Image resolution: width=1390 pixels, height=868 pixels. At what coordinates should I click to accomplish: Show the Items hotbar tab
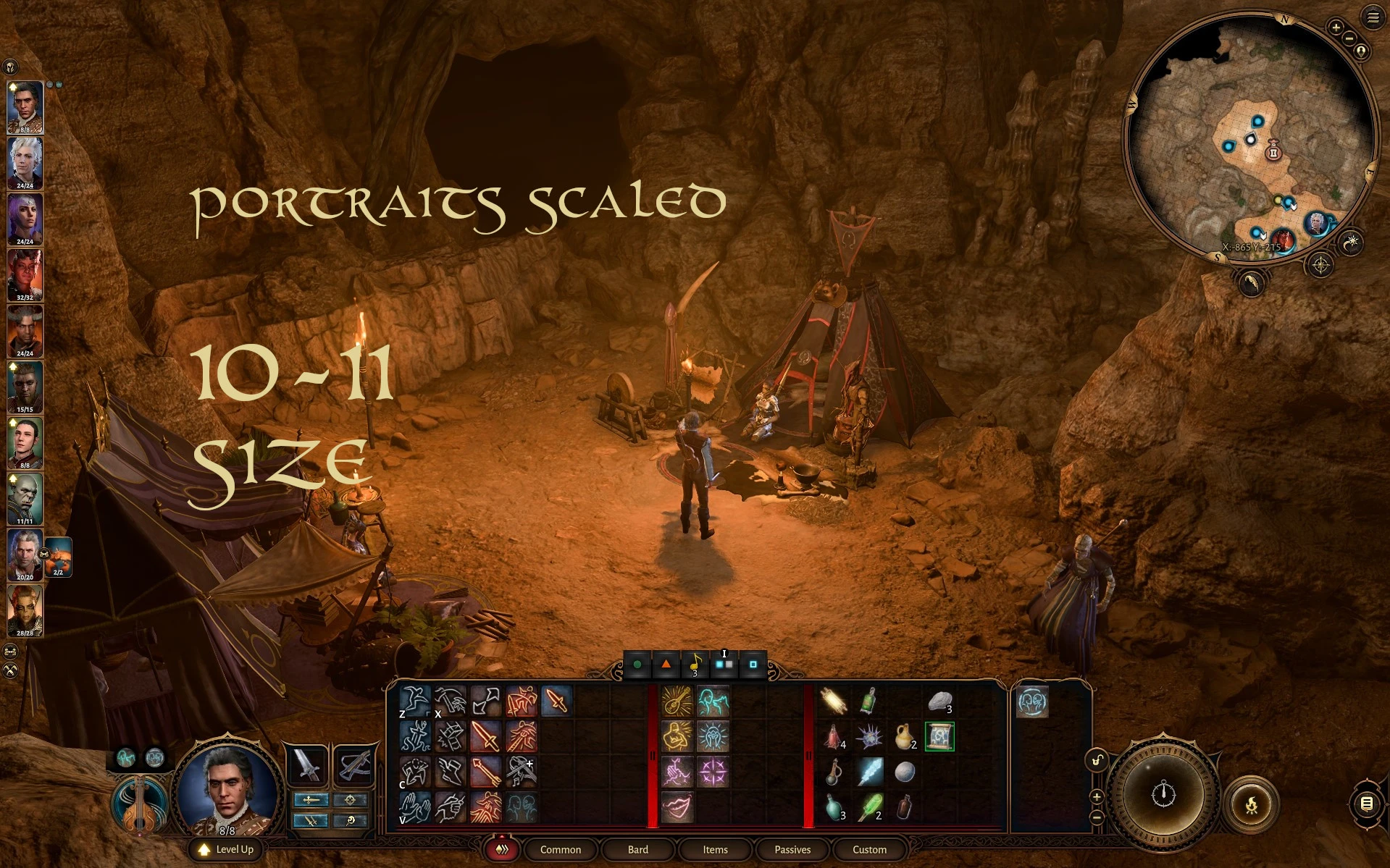coord(715,849)
